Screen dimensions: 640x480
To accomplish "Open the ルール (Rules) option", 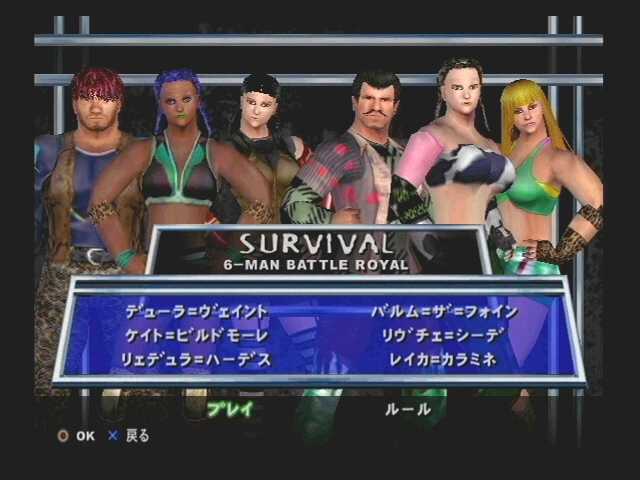I will point(408,408).
